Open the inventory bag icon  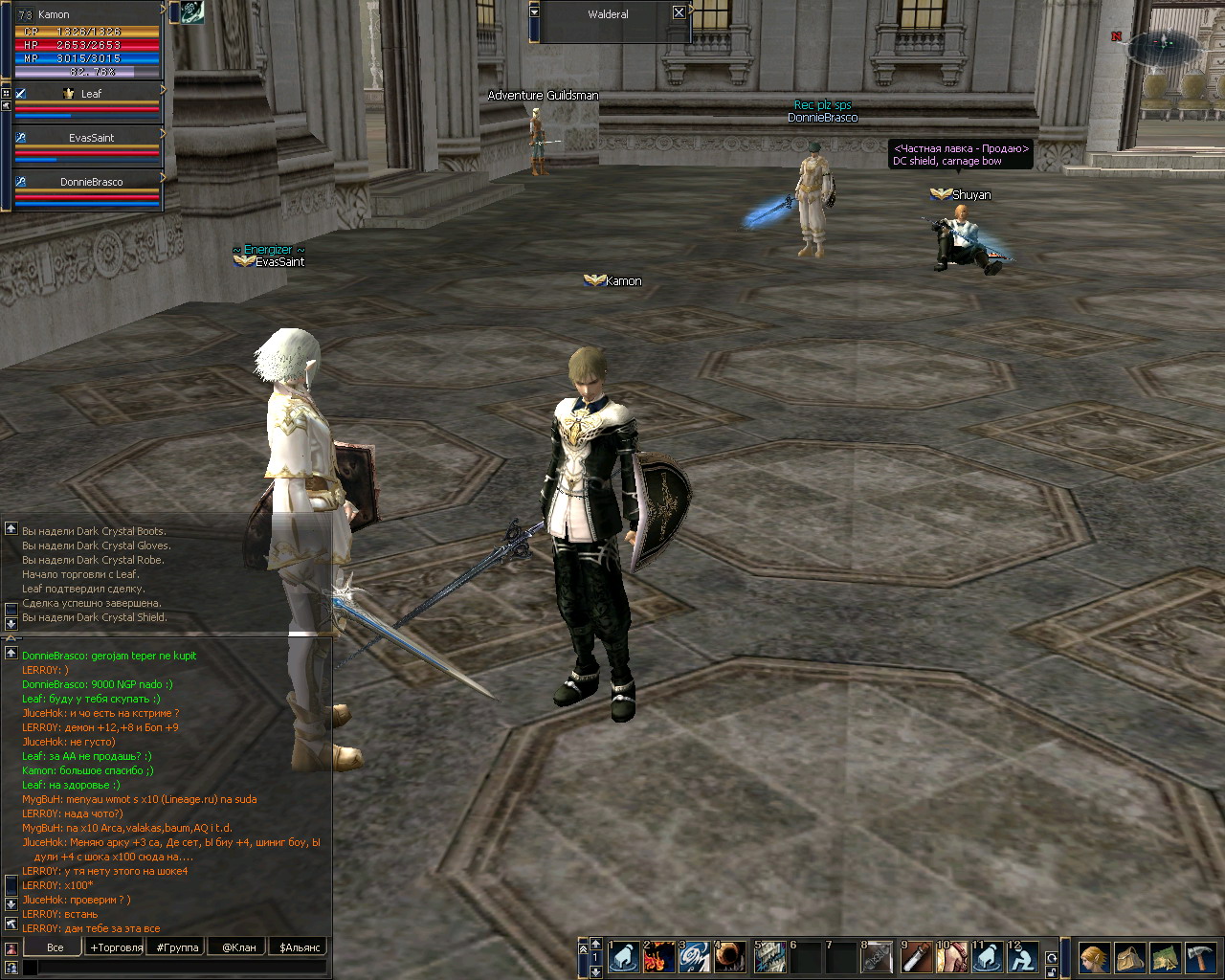[1129, 957]
